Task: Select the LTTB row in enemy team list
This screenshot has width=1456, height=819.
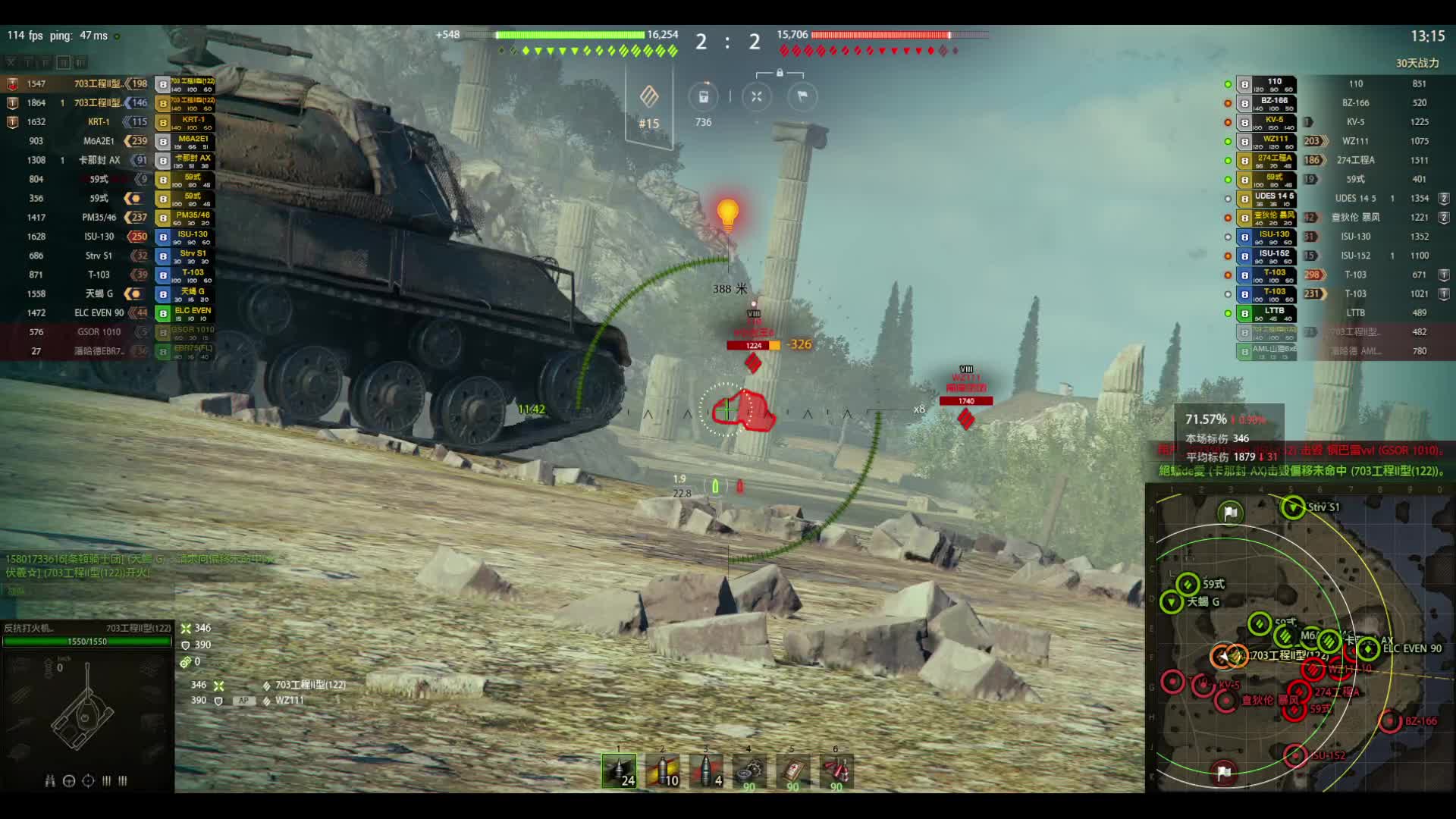Action: click(x=1355, y=313)
